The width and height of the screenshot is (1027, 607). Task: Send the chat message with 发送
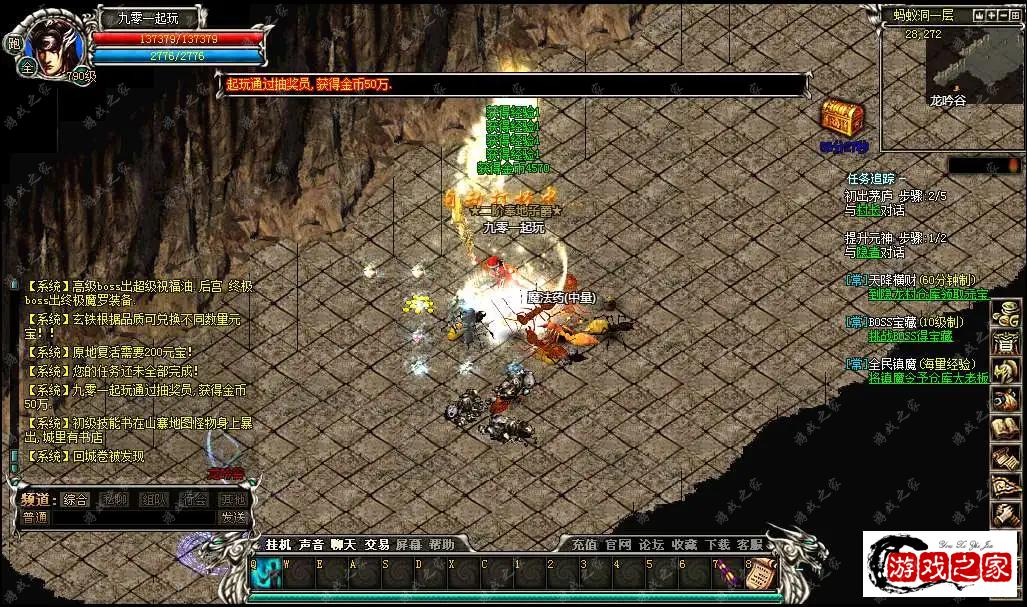(233, 518)
